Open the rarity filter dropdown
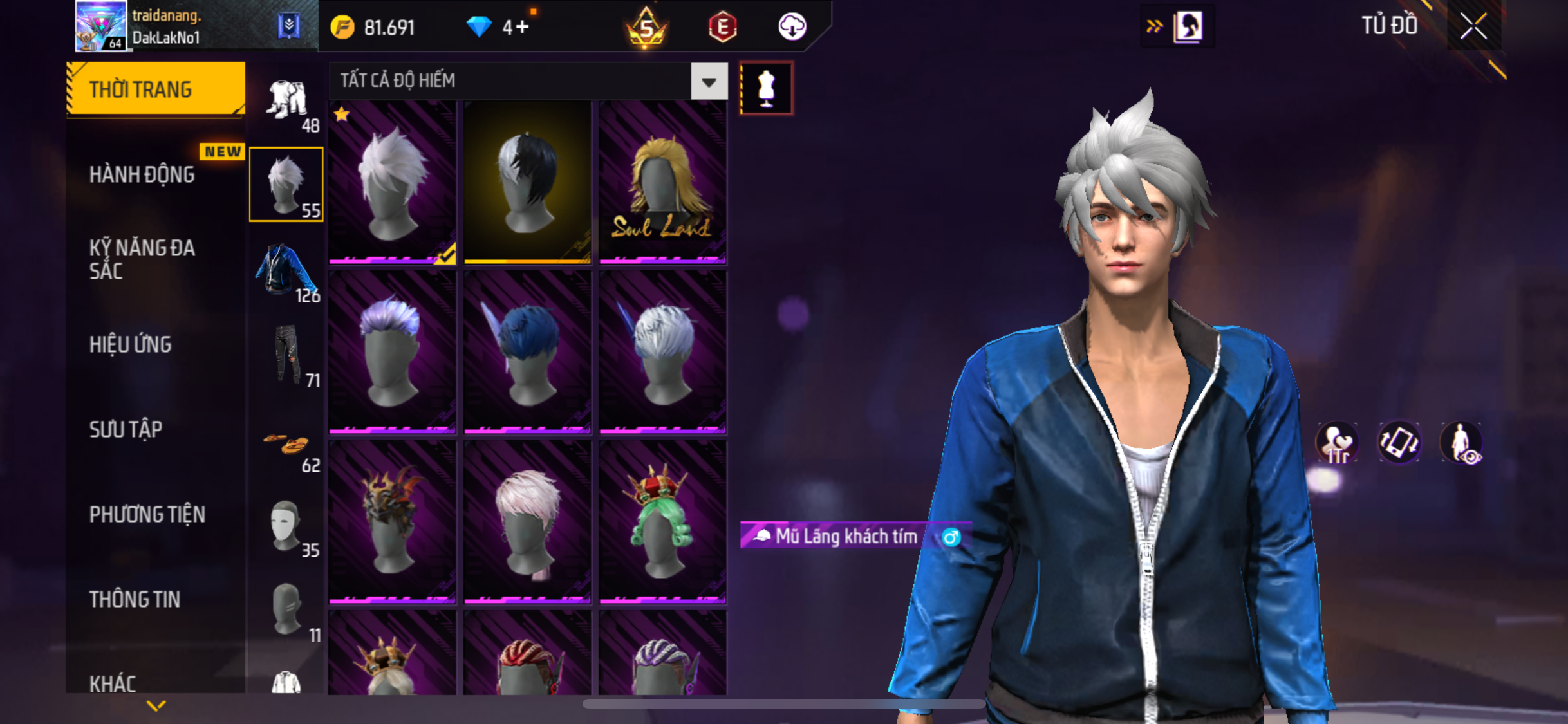Image resolution: width=1568 pixels, height=724 pixels. coord(709,82)
